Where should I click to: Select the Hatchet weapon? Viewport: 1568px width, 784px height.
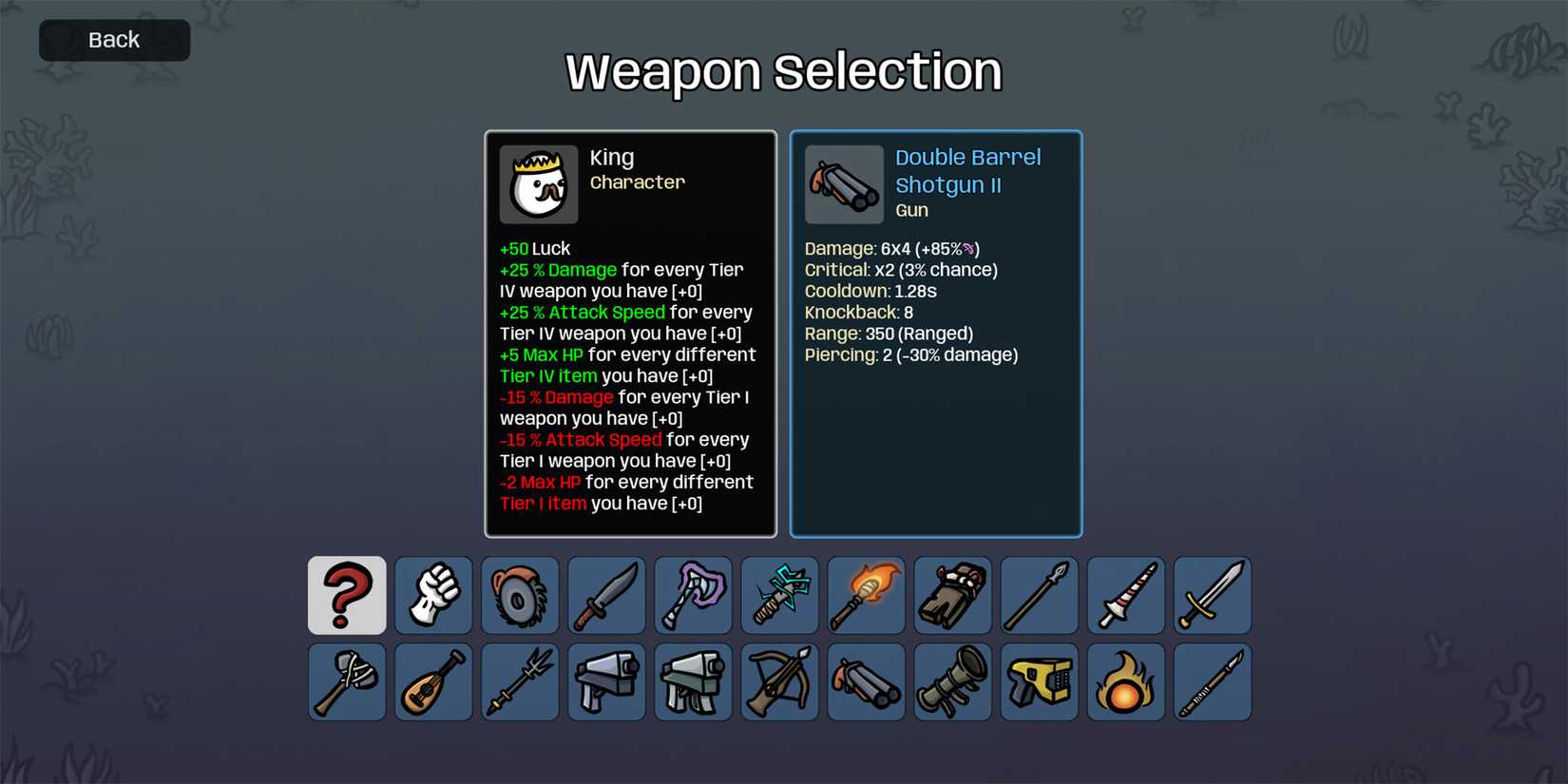346,681
